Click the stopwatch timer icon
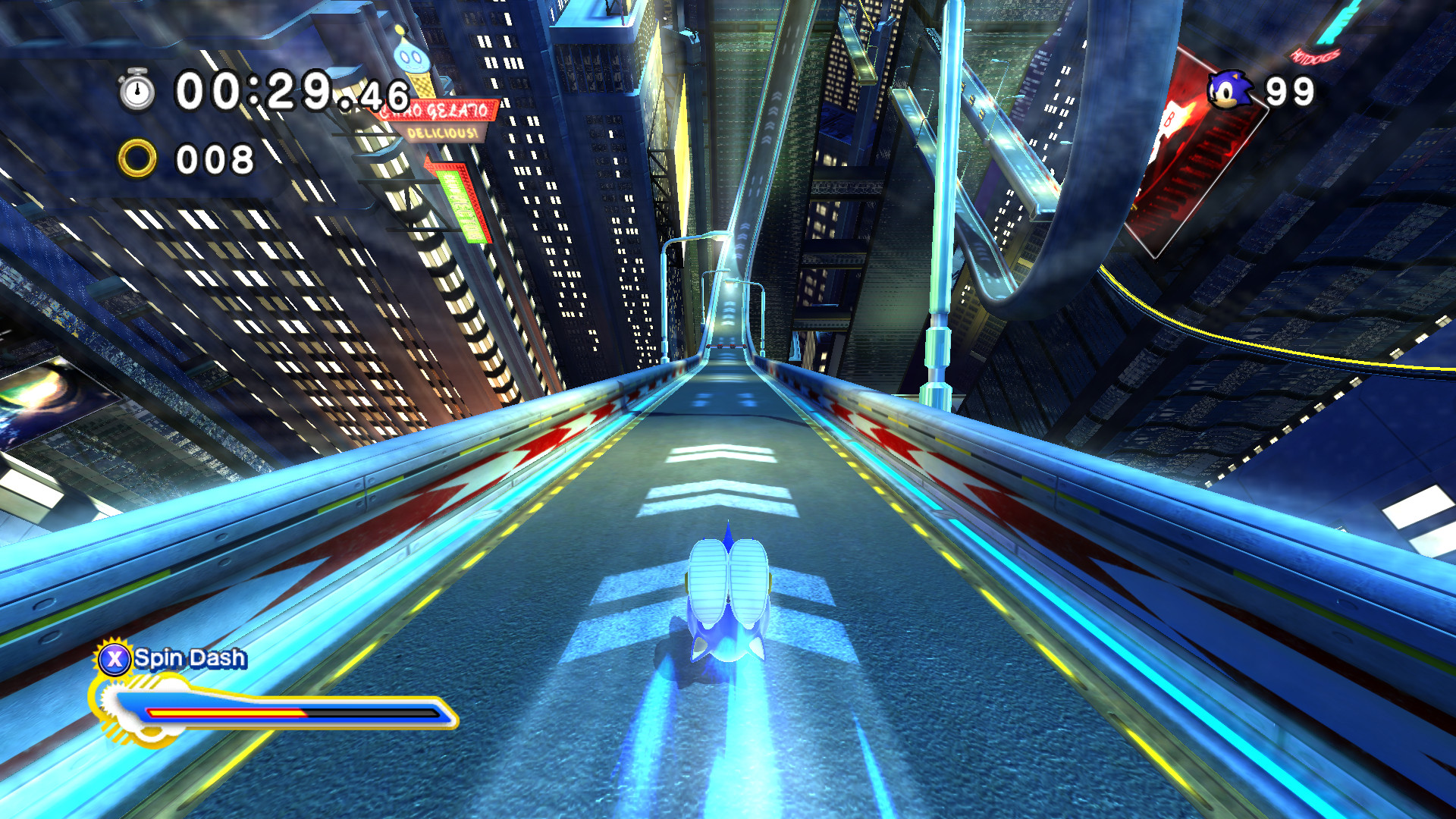 tap(135, 90)
